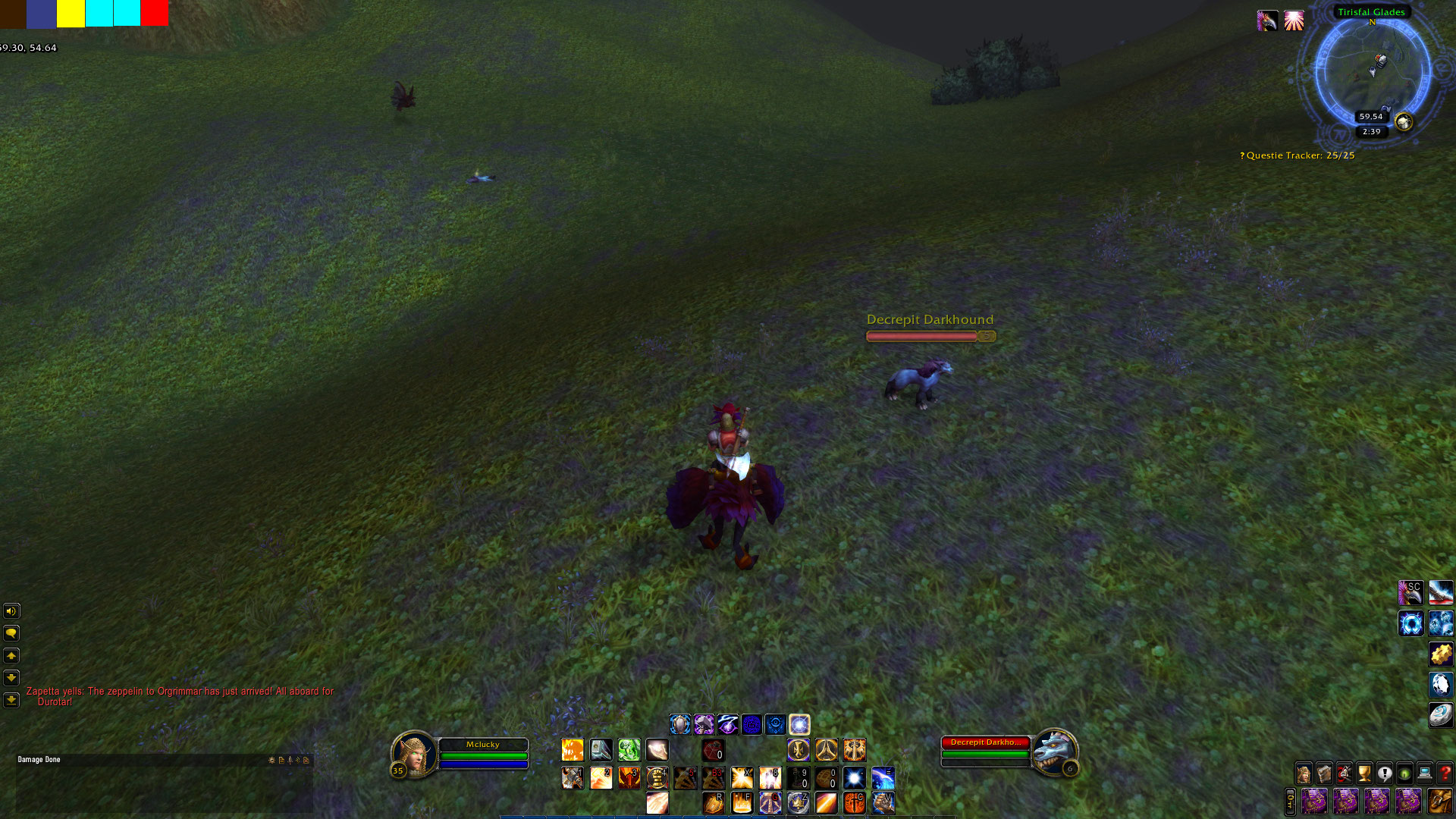Click the hawkstrider mount button labeled SC

[1410, 592]
